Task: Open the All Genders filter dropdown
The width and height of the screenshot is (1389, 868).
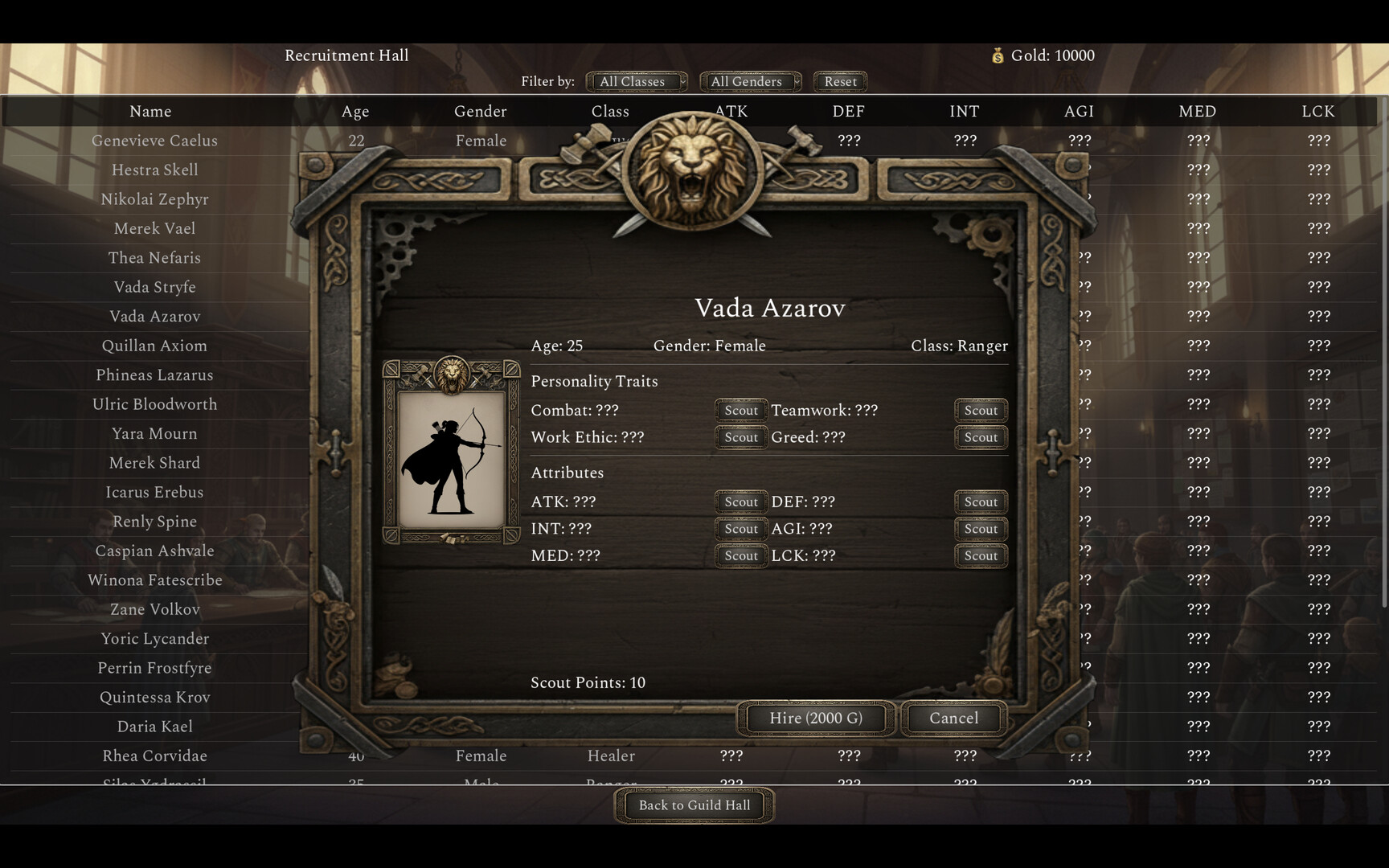Action: (749, 81)
